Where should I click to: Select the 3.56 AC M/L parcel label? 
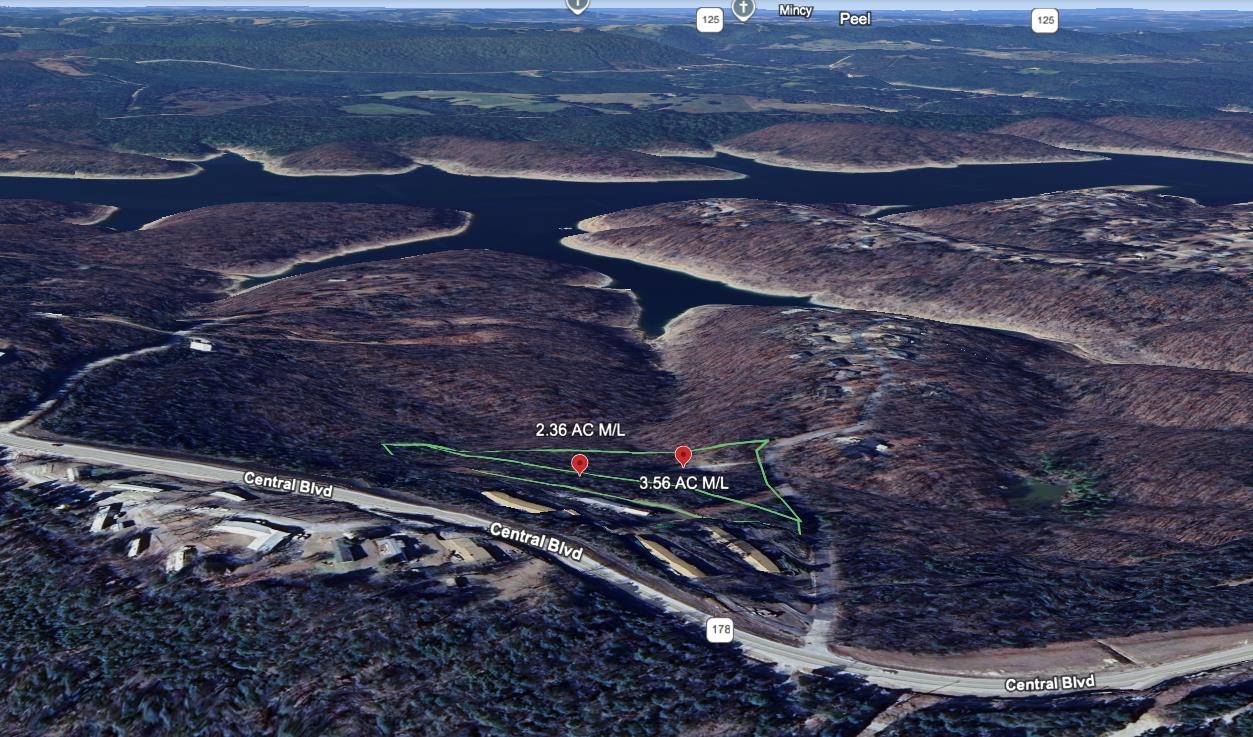[683, 483]
